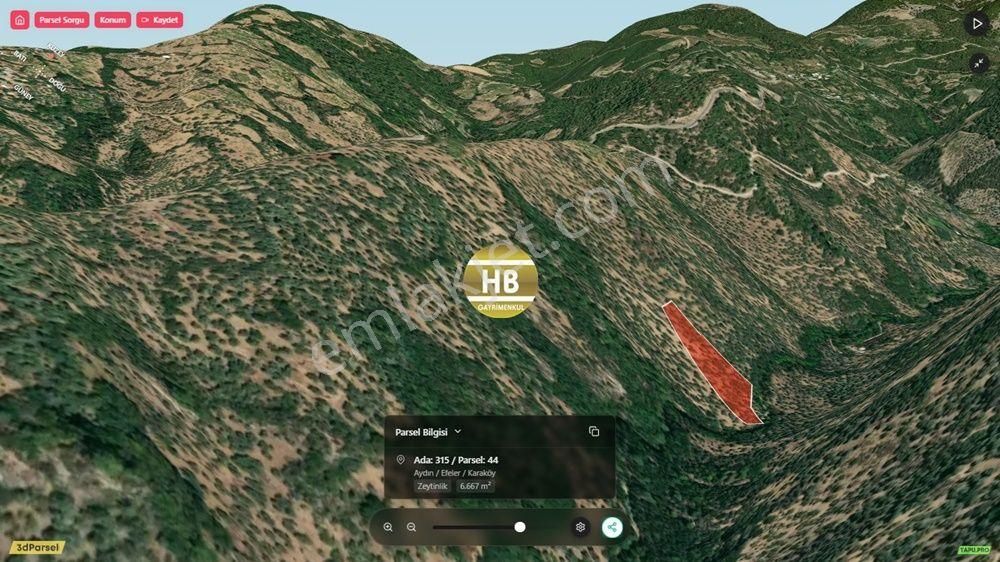Zoom out with the minus magnifier

411,527
